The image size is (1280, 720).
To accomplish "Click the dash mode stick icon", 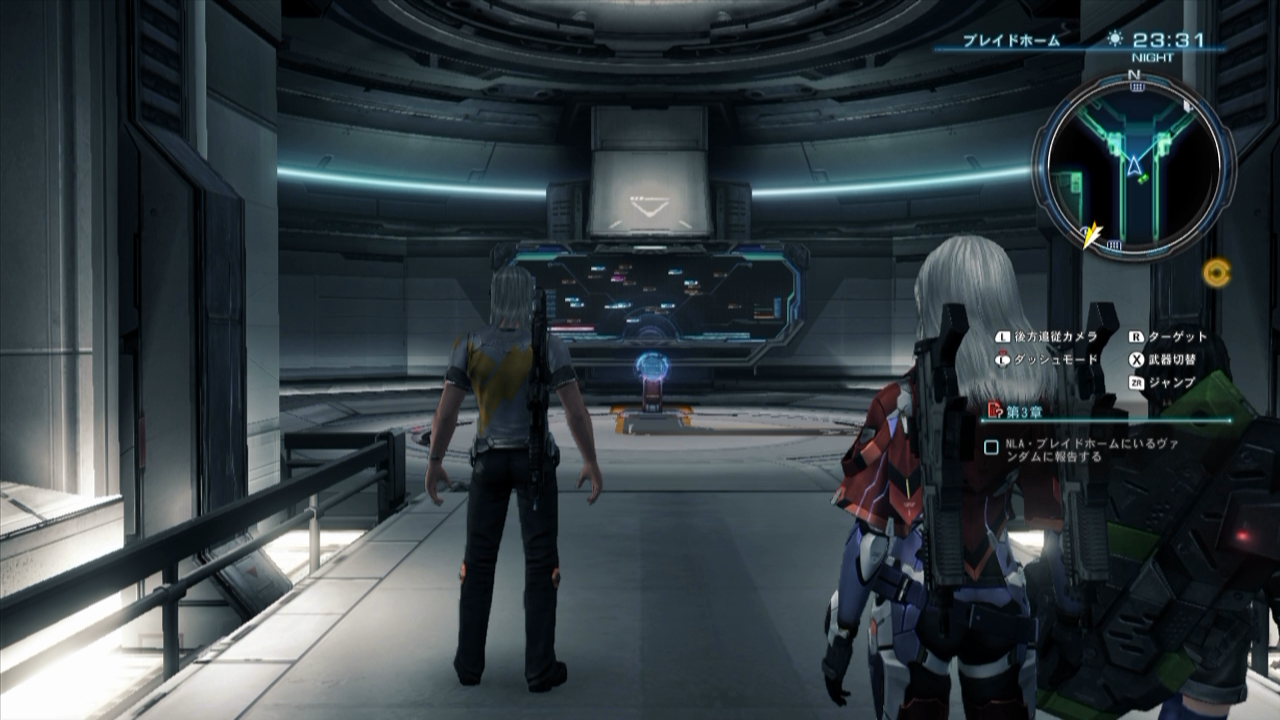I will 1001,359.
